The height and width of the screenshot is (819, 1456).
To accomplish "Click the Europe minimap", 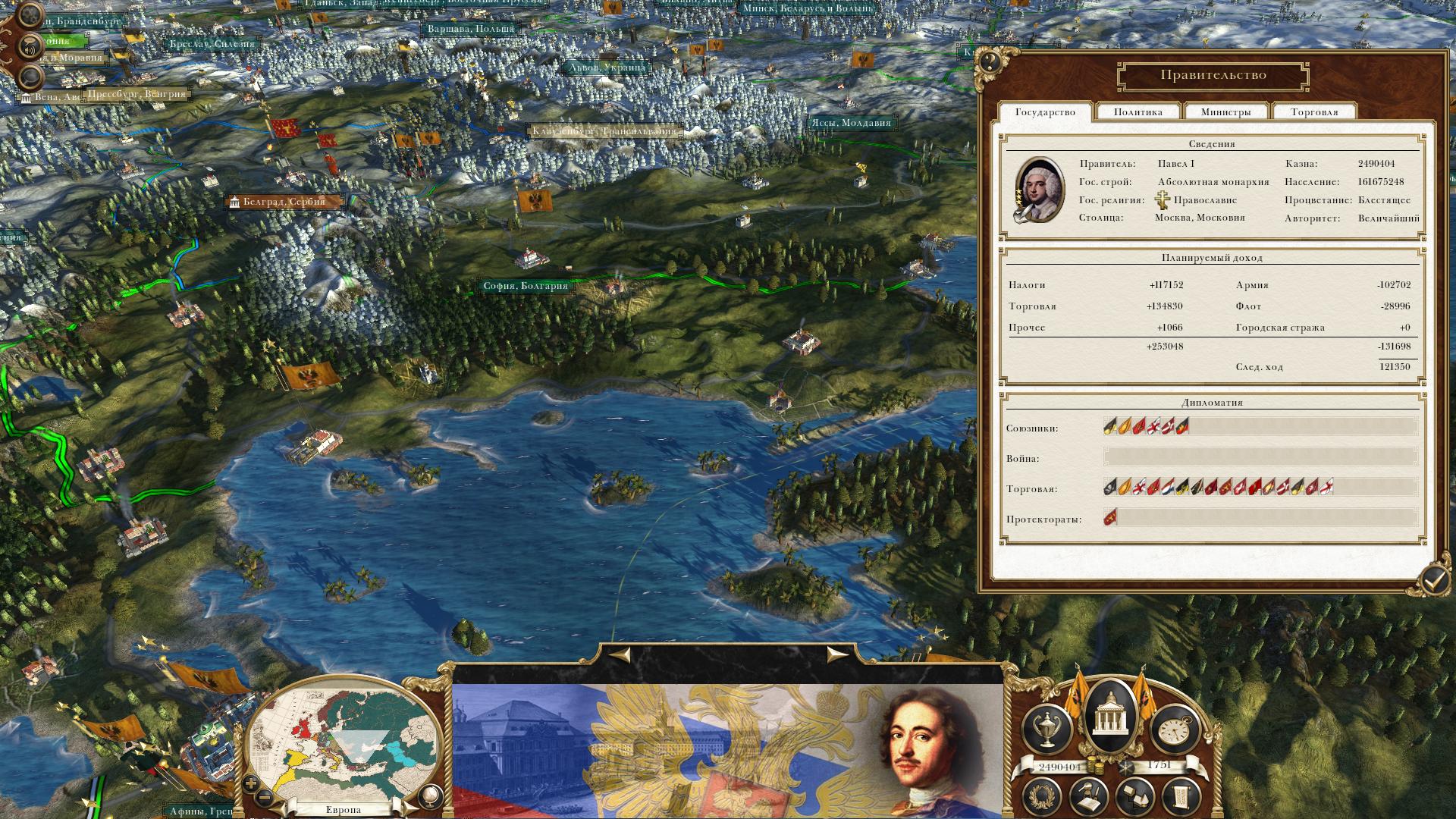I will click(345, 742).
